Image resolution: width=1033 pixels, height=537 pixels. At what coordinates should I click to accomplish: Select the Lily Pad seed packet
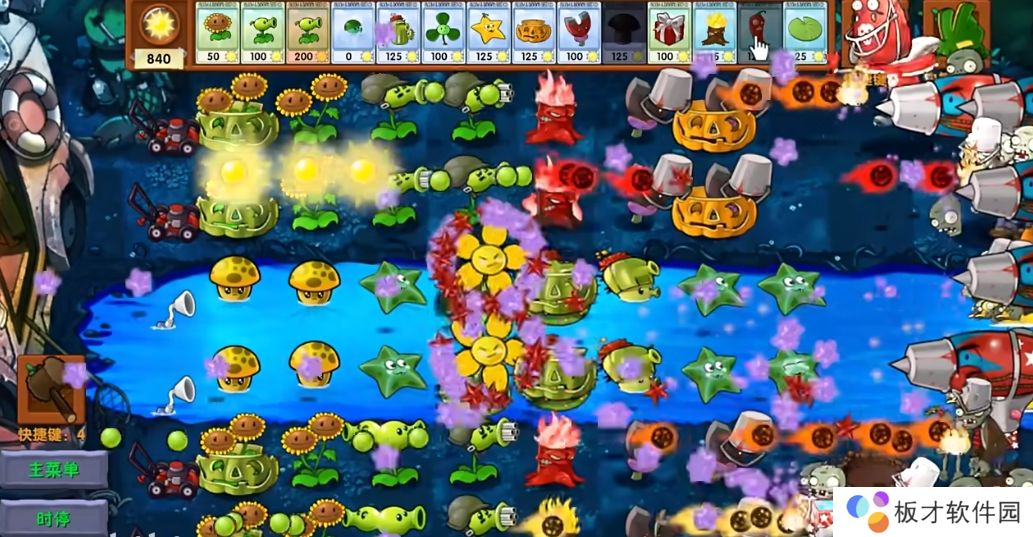(x=803, y=34)
